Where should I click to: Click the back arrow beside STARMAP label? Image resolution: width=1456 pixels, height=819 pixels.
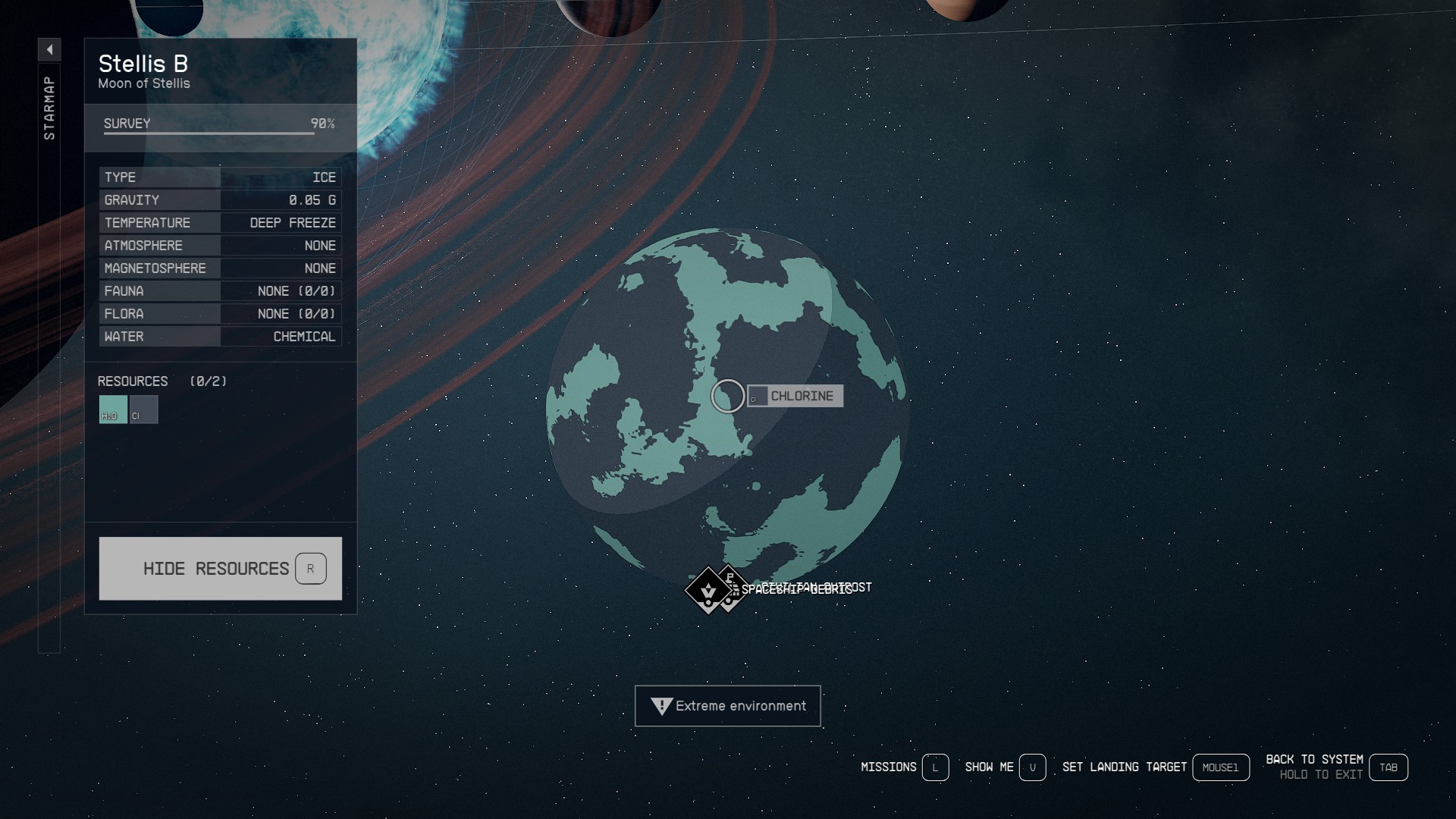tap(50, 49)
